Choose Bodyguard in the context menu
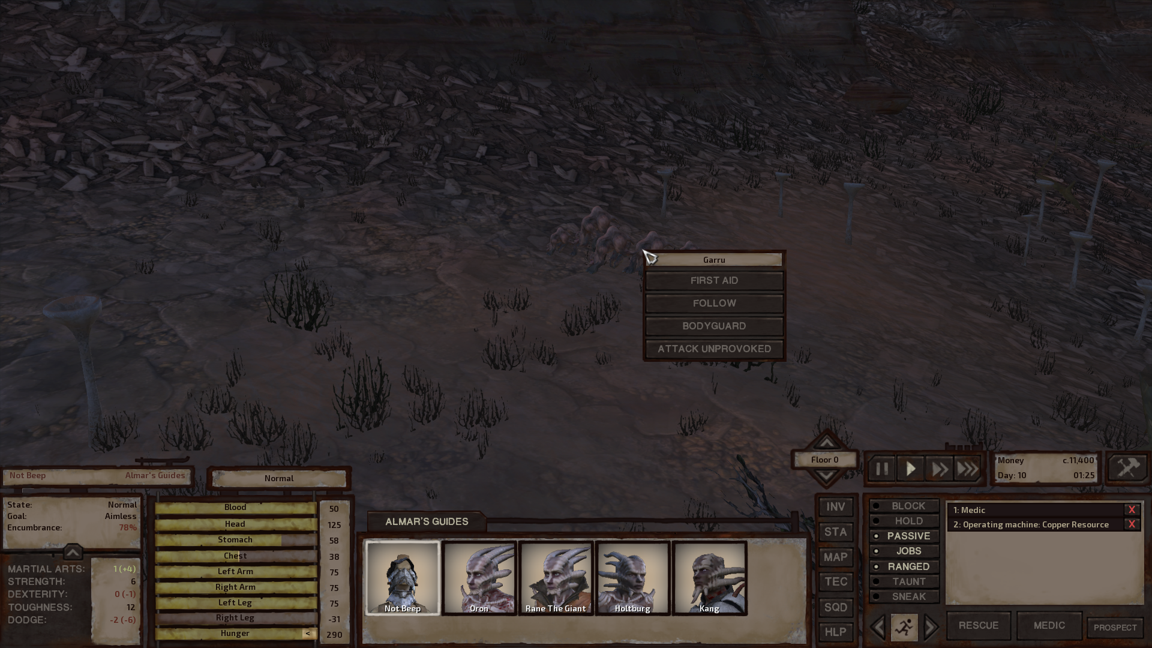Screen dimensions: 1152x648 [x=714, y=326]
